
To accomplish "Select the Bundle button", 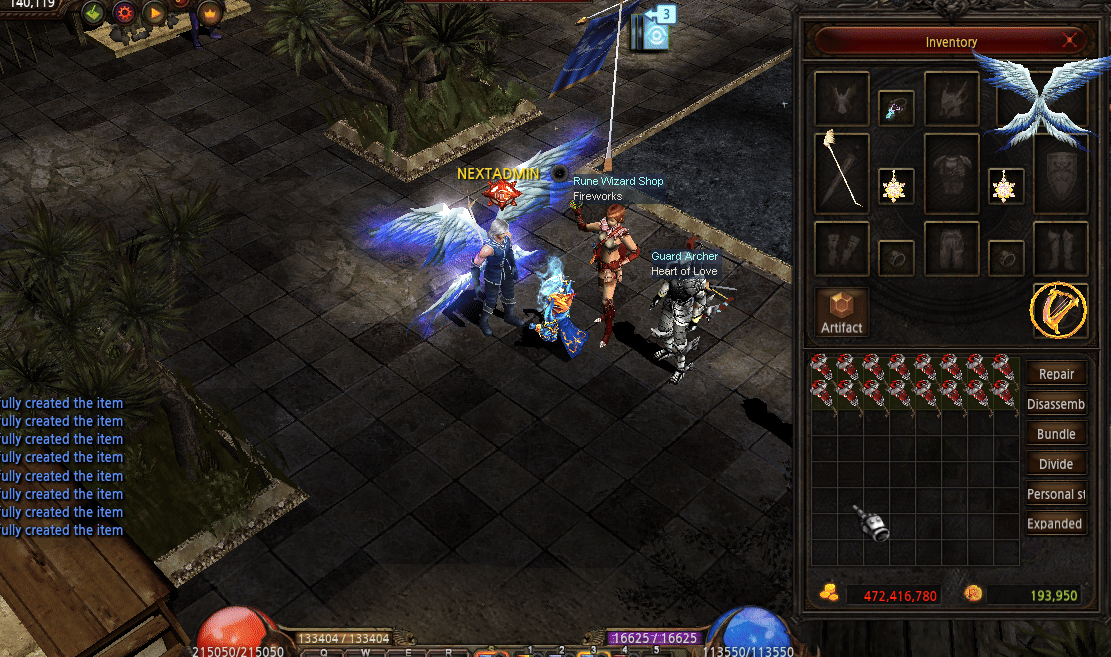I will tap(1056, 434).
